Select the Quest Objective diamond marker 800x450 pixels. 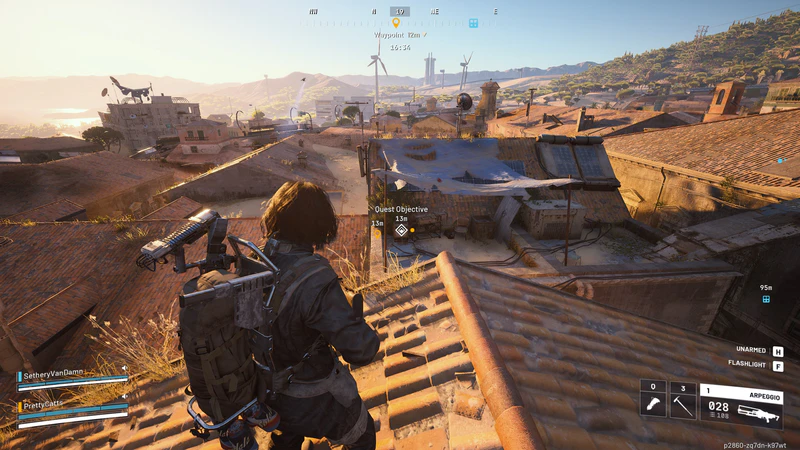click(401, 230)
